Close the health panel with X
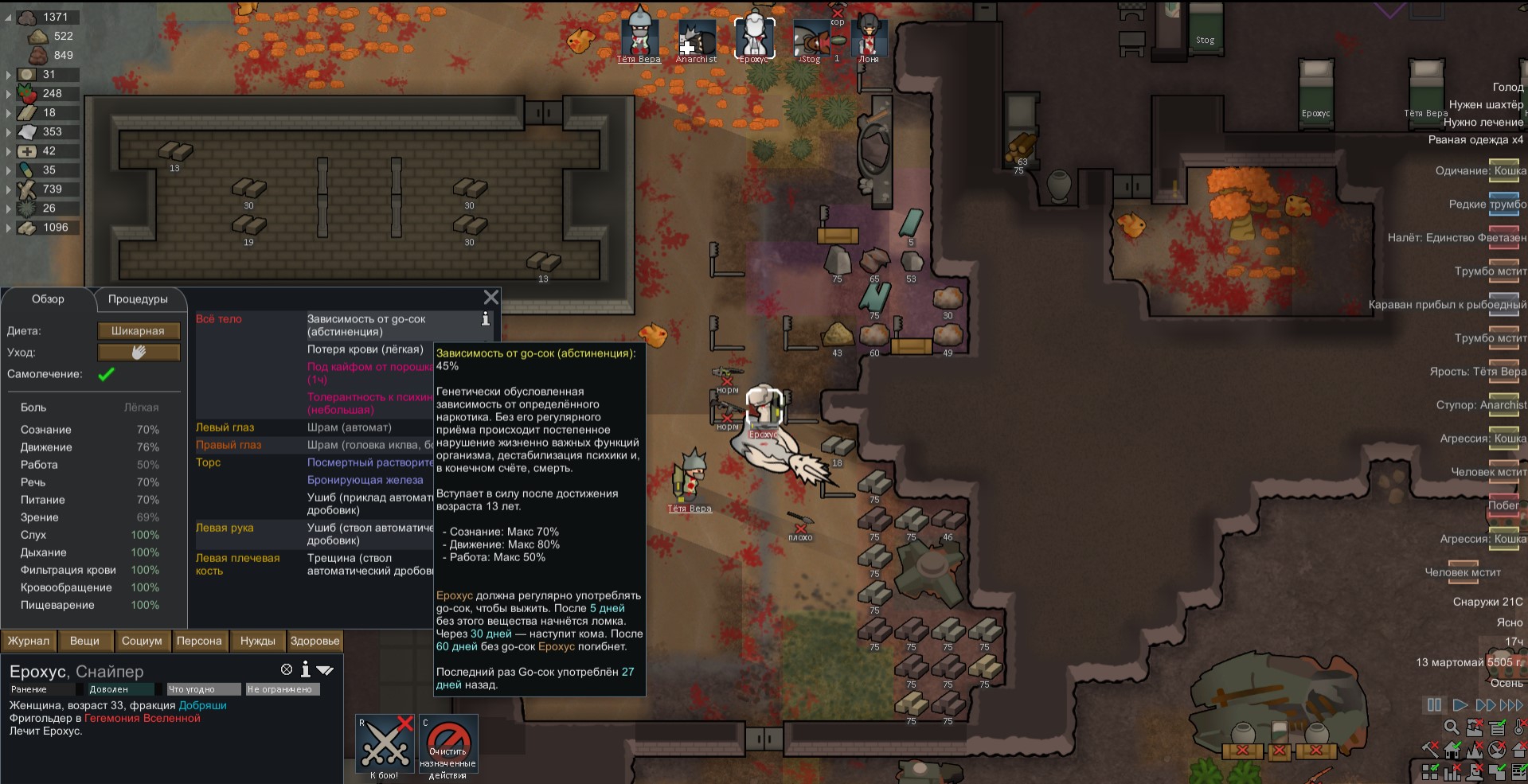This screenshot has width=1528, height=784. coord(491,298)
